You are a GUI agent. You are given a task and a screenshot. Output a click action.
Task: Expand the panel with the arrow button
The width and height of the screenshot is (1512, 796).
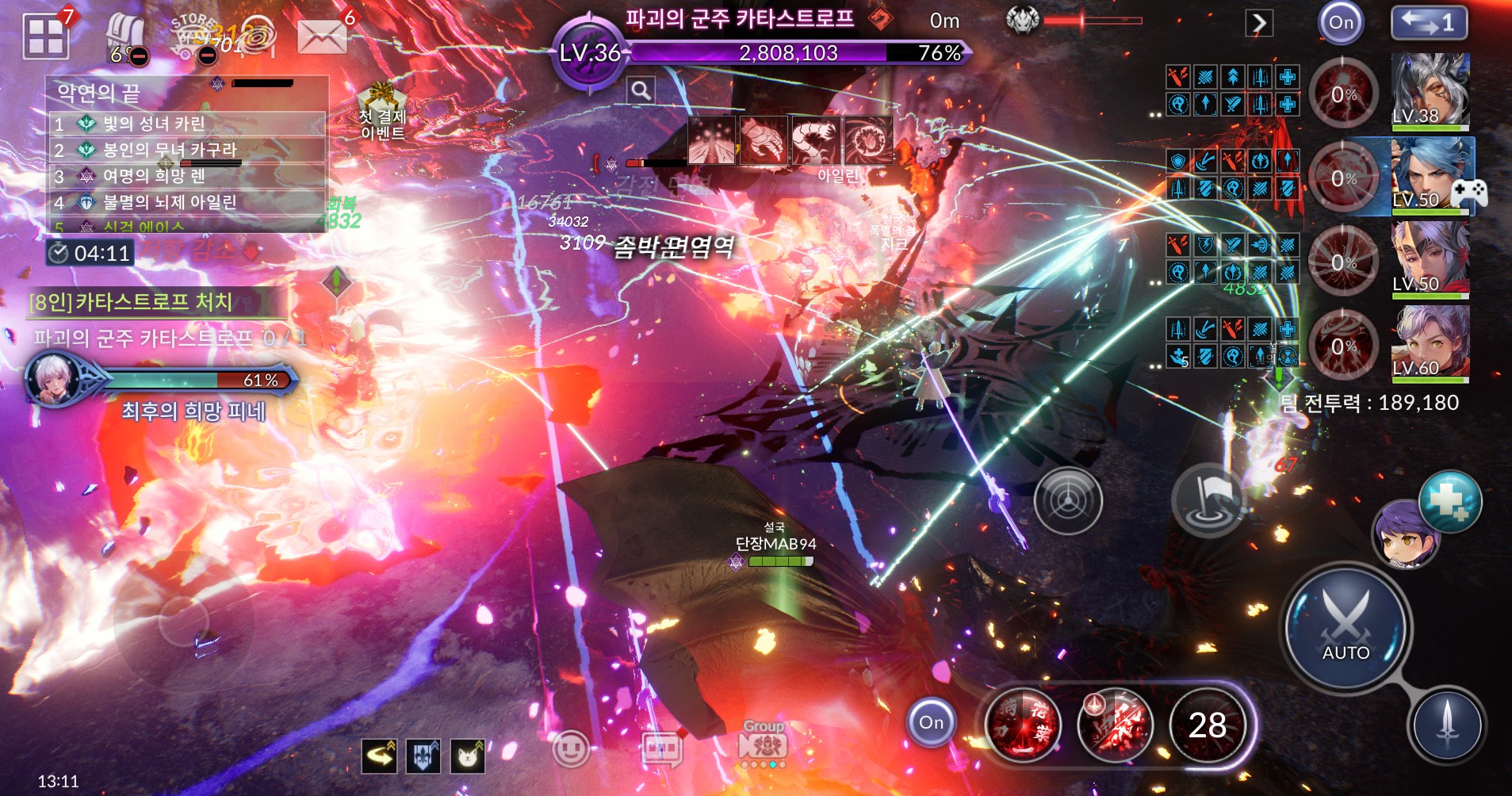[1259, 23]
